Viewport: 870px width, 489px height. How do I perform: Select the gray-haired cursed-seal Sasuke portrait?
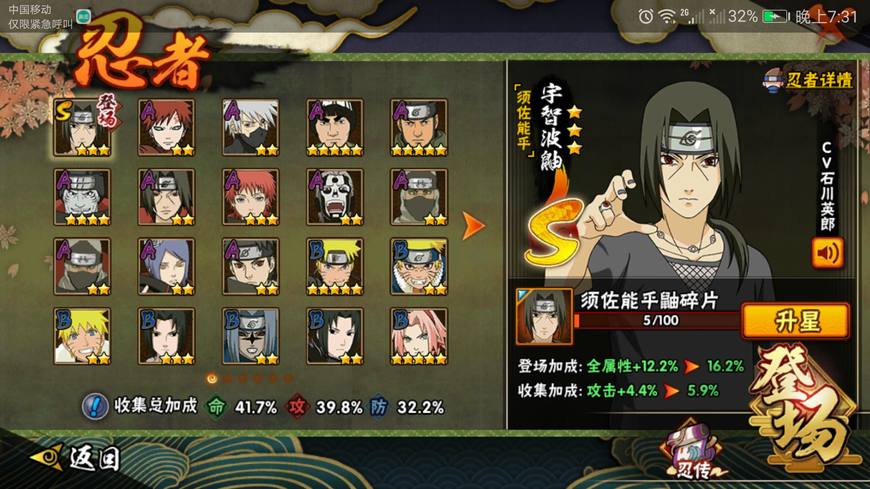coord(250,337)
